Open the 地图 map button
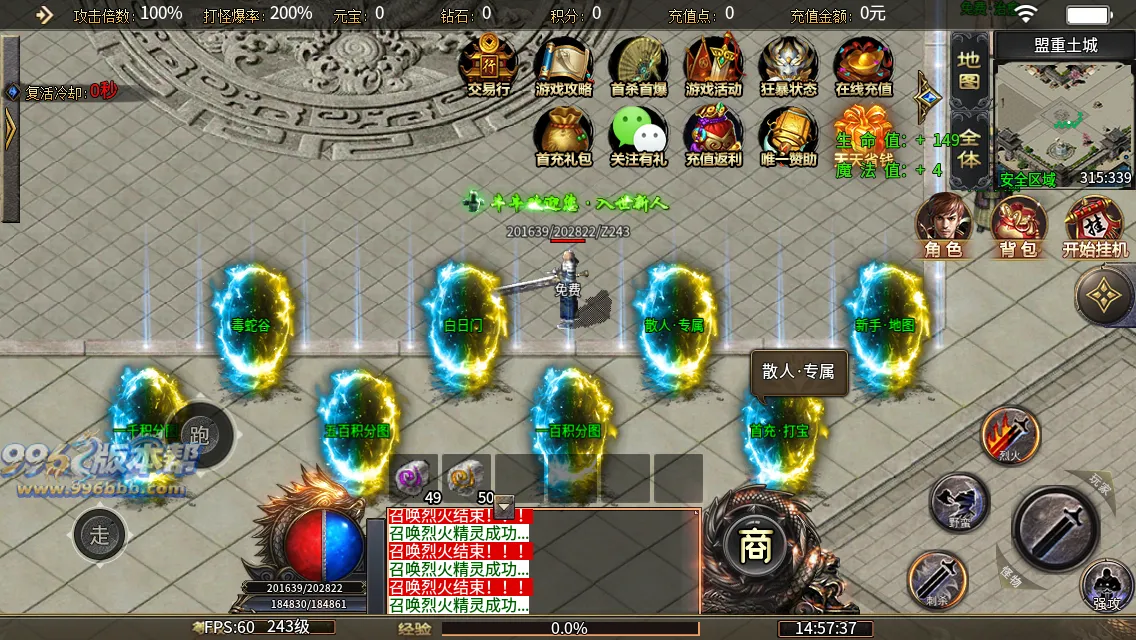Image resolution: width=1136 pixels, height=640 pixels. pyautogui.click(x=969, y=70)
